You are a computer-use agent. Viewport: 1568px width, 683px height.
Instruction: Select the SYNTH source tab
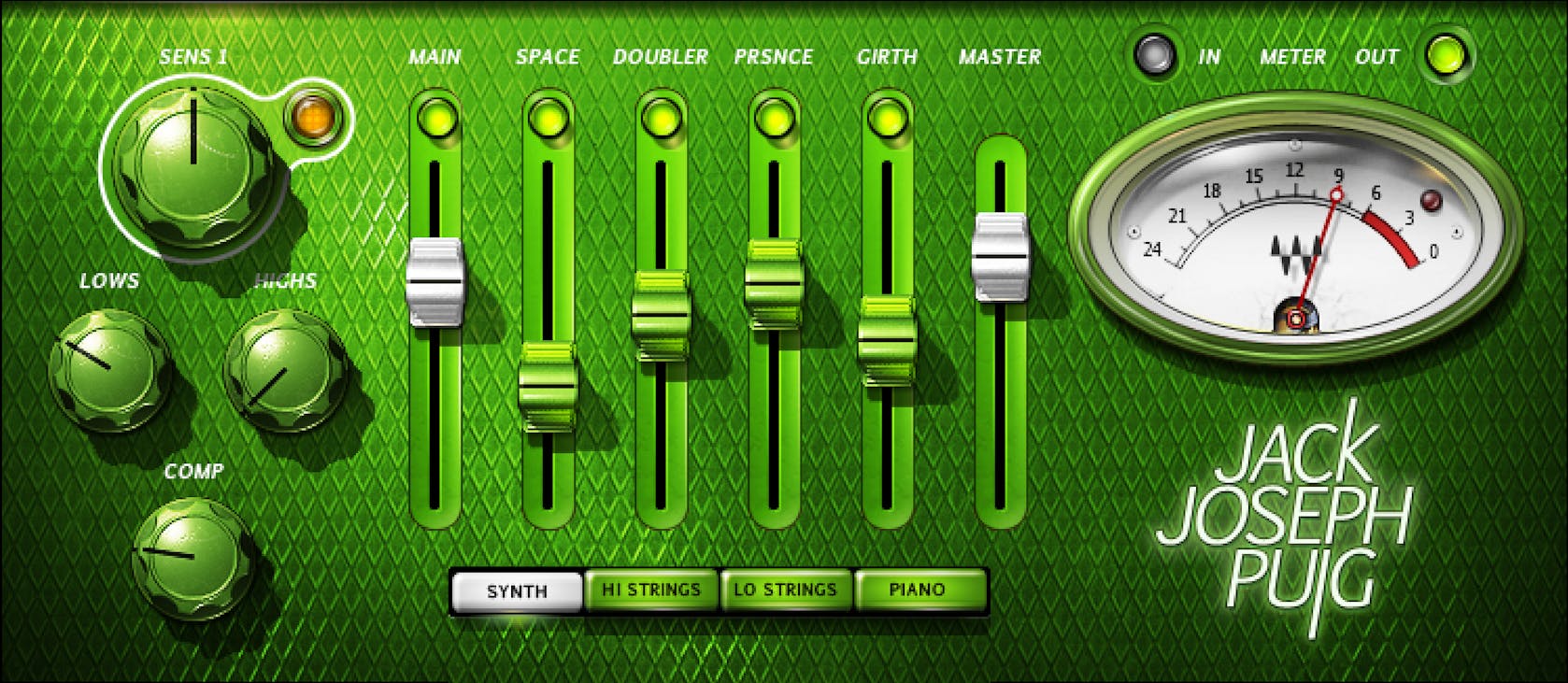(x=516, y=590)
